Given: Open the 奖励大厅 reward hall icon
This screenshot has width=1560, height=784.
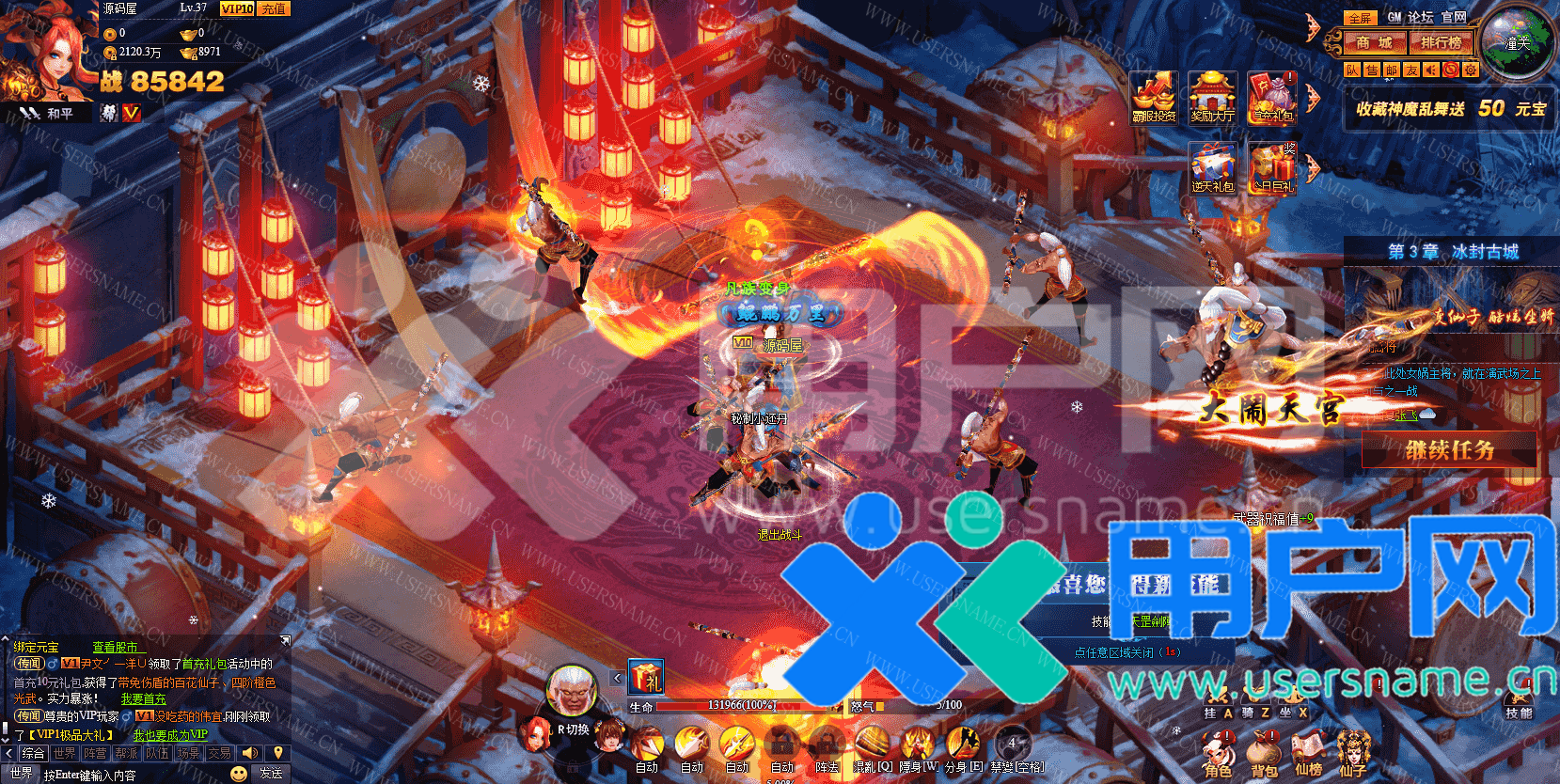Looking at the screenshot, I should pos(1212,97).
